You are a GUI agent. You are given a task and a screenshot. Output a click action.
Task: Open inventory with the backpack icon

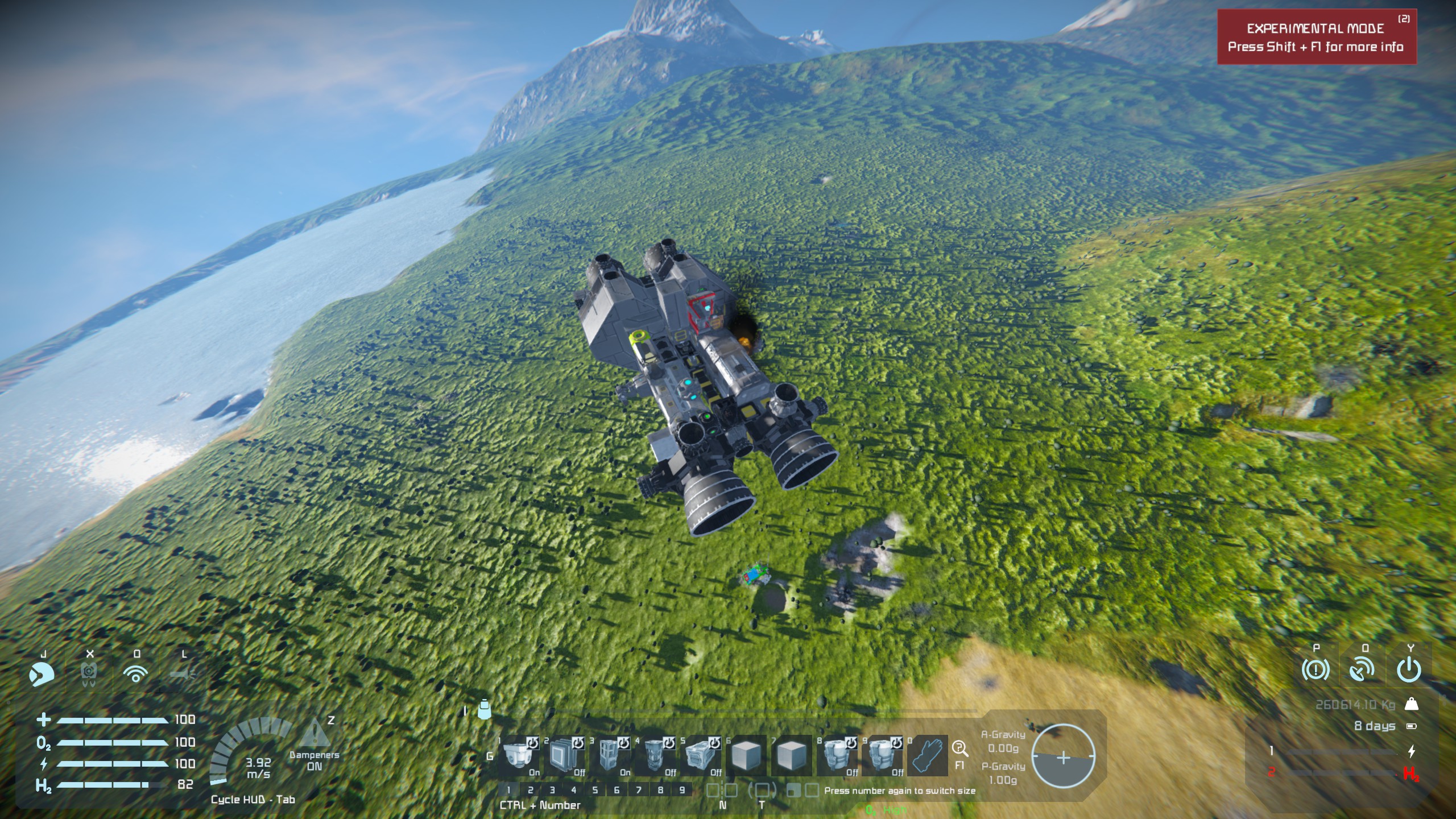[x=484, y=710]
